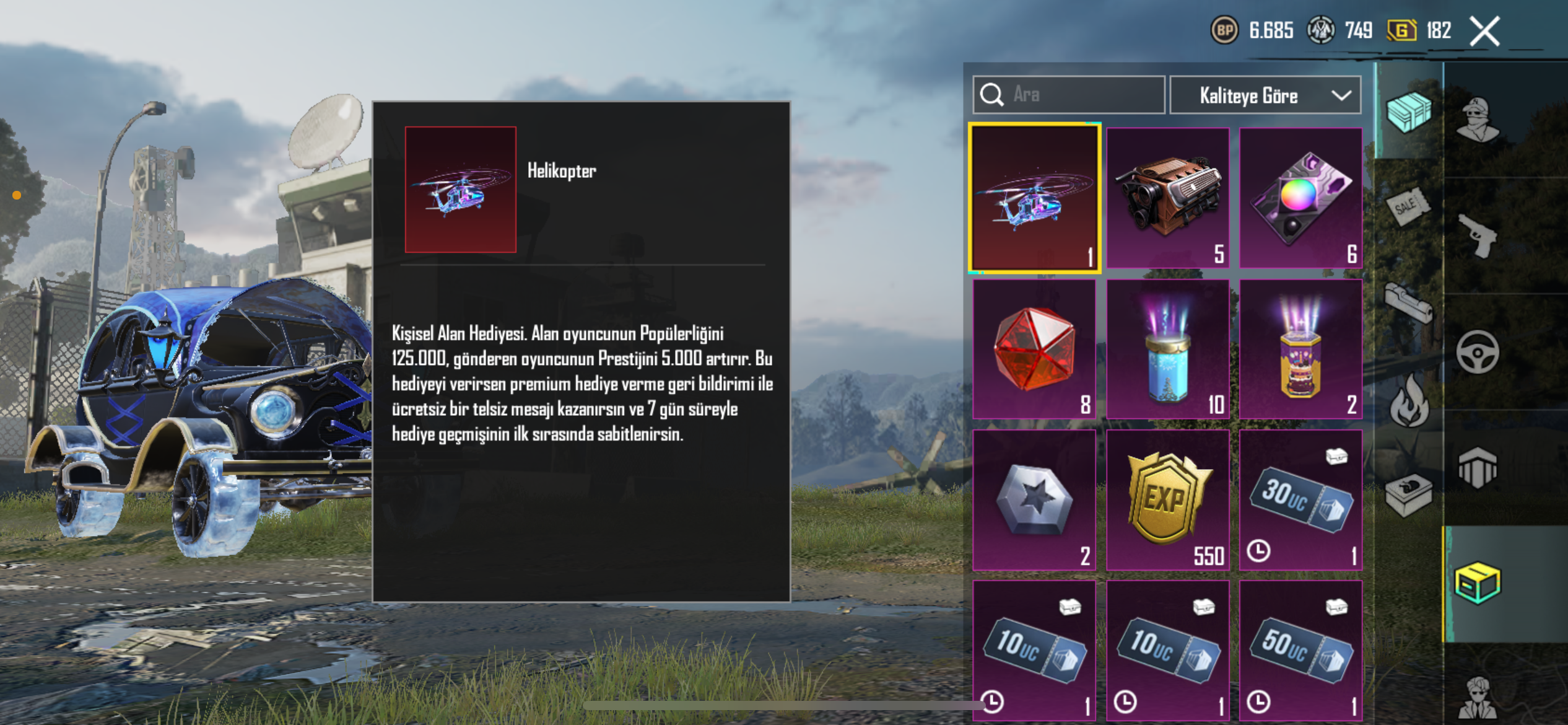Viewport: 1568px width, 725px height.
Task: Open the gold balance showing 182
Action: (x=1421, y=30)
